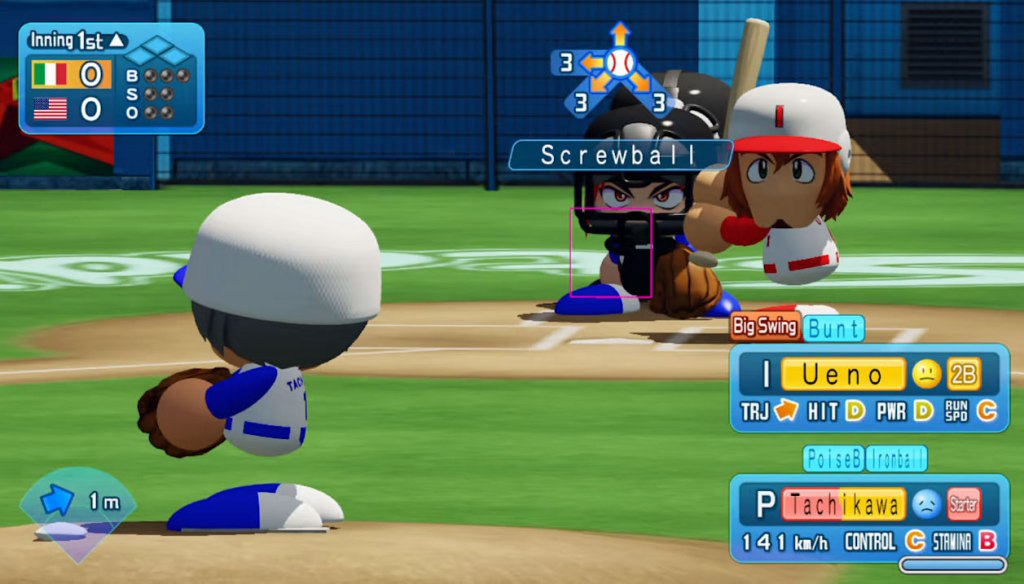Image resolution: width=1024 pixels, height=584 pixels.
Task: Click the Poise B ability tag
Action: [x=833, y=458]
